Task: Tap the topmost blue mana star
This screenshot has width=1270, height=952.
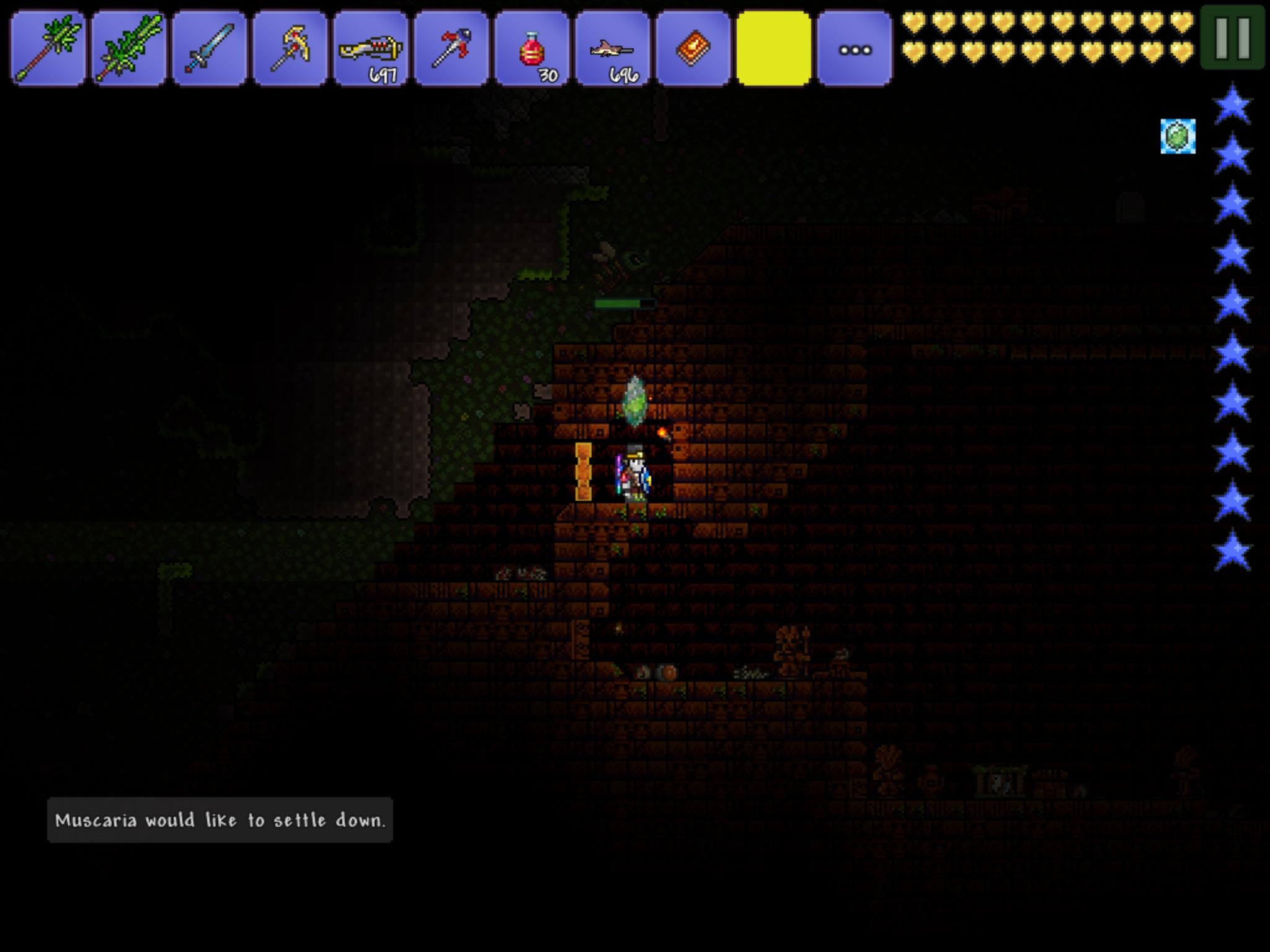Action: point(1233,105)
